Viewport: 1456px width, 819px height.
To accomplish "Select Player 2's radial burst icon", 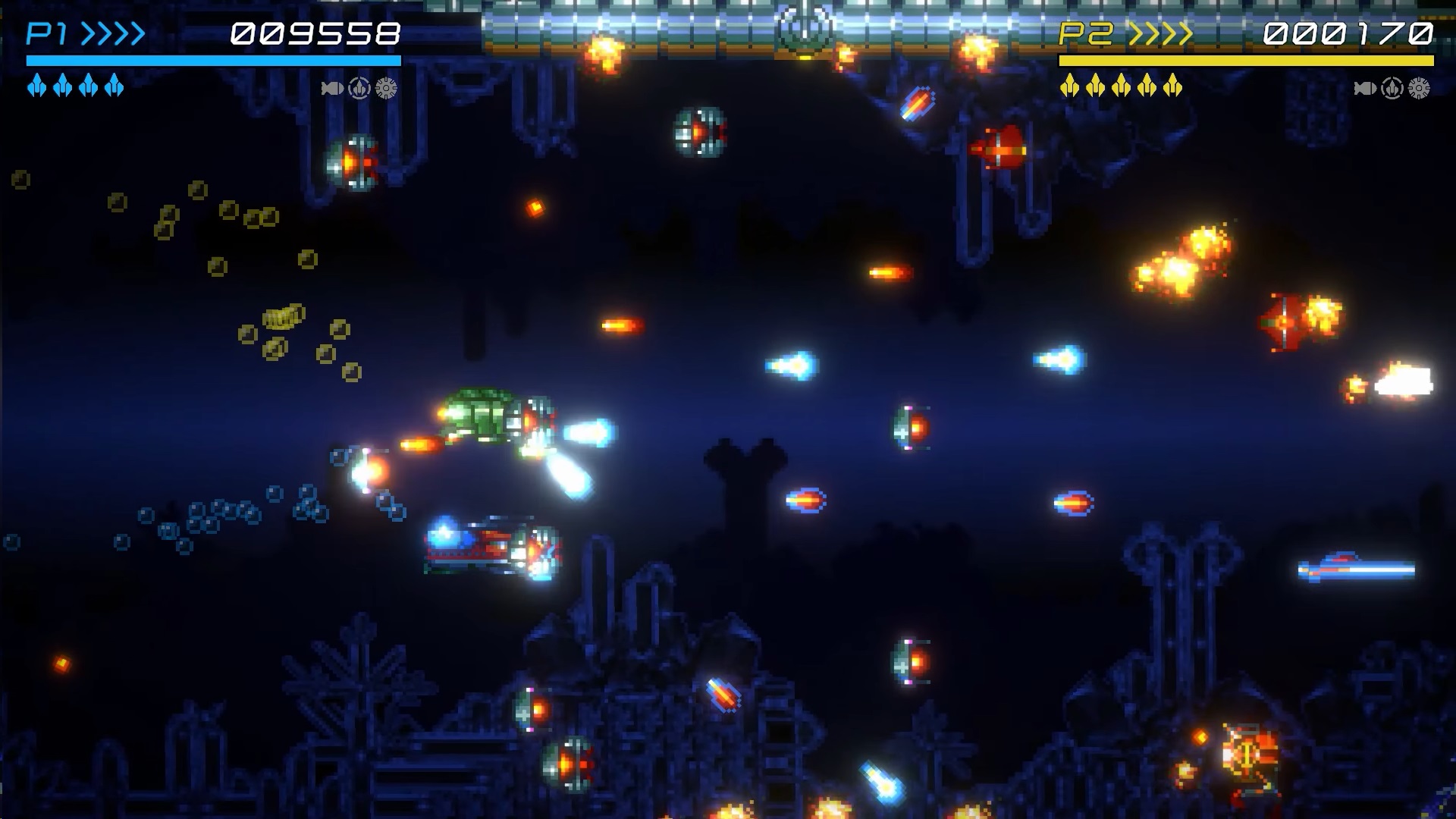I will pyautogui.click(x=1420, y=89).
